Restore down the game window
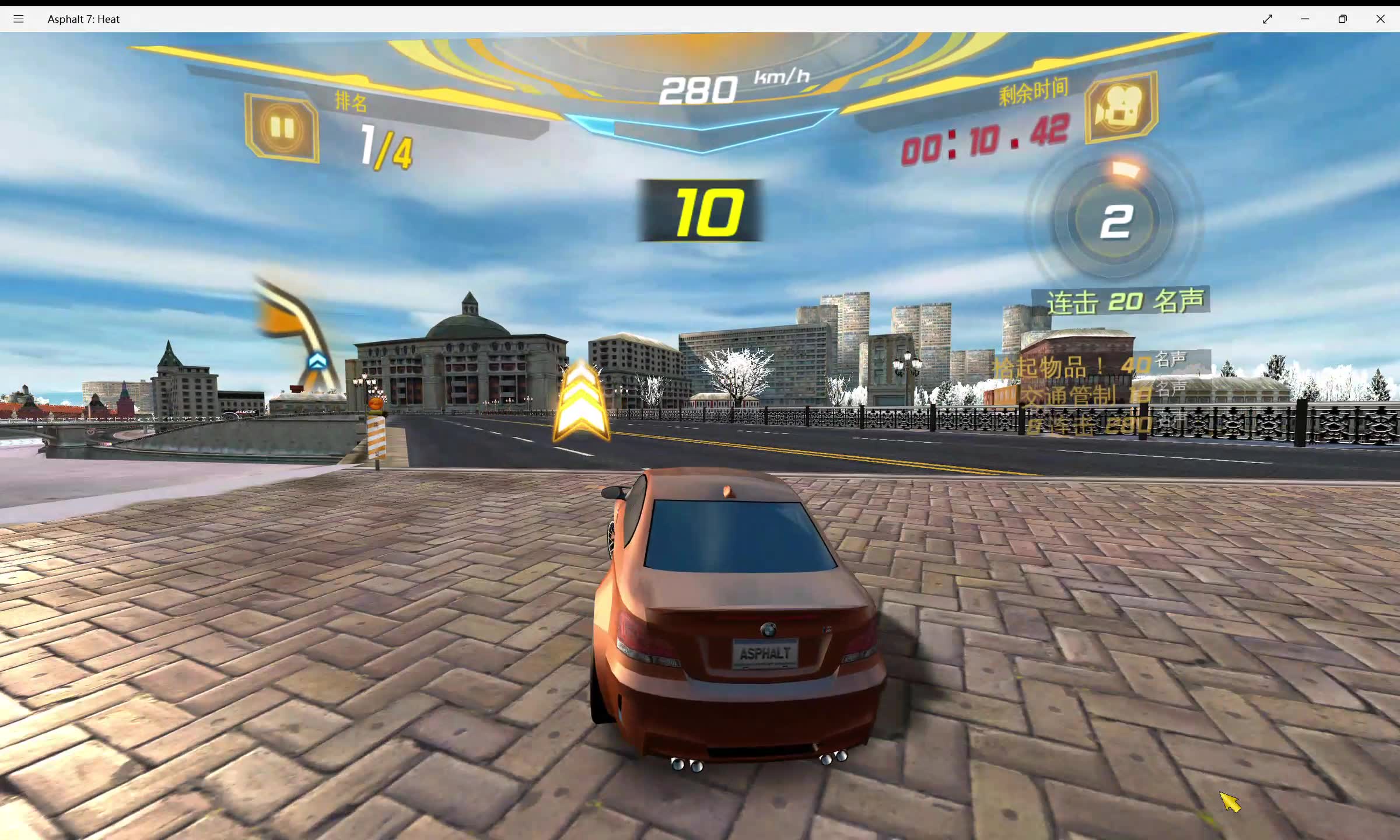Image resolution: width=1400 pixels, height=840 pixels. [x=1343, y=19]
